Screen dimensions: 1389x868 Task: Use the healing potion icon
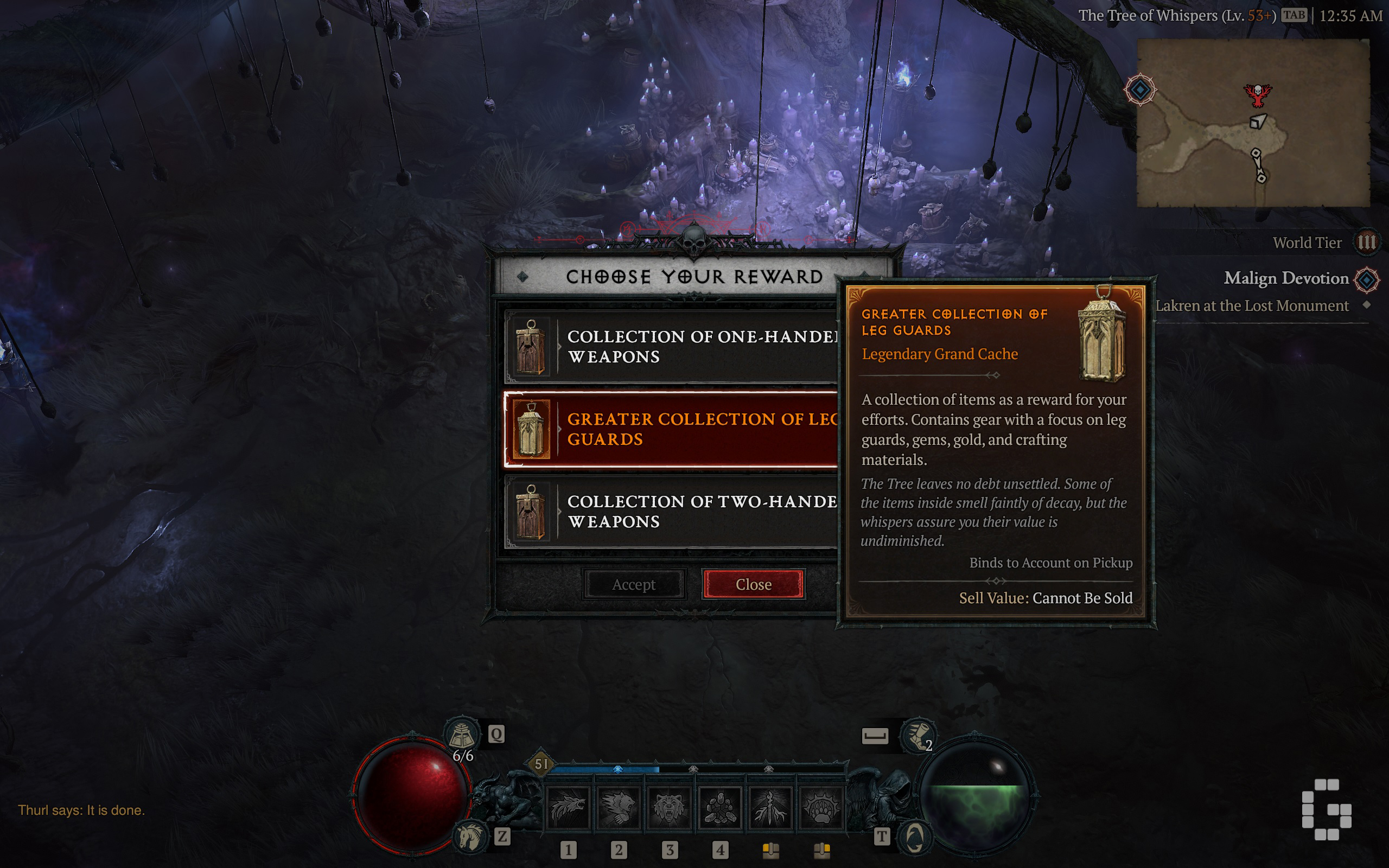[x=462, y=735]
